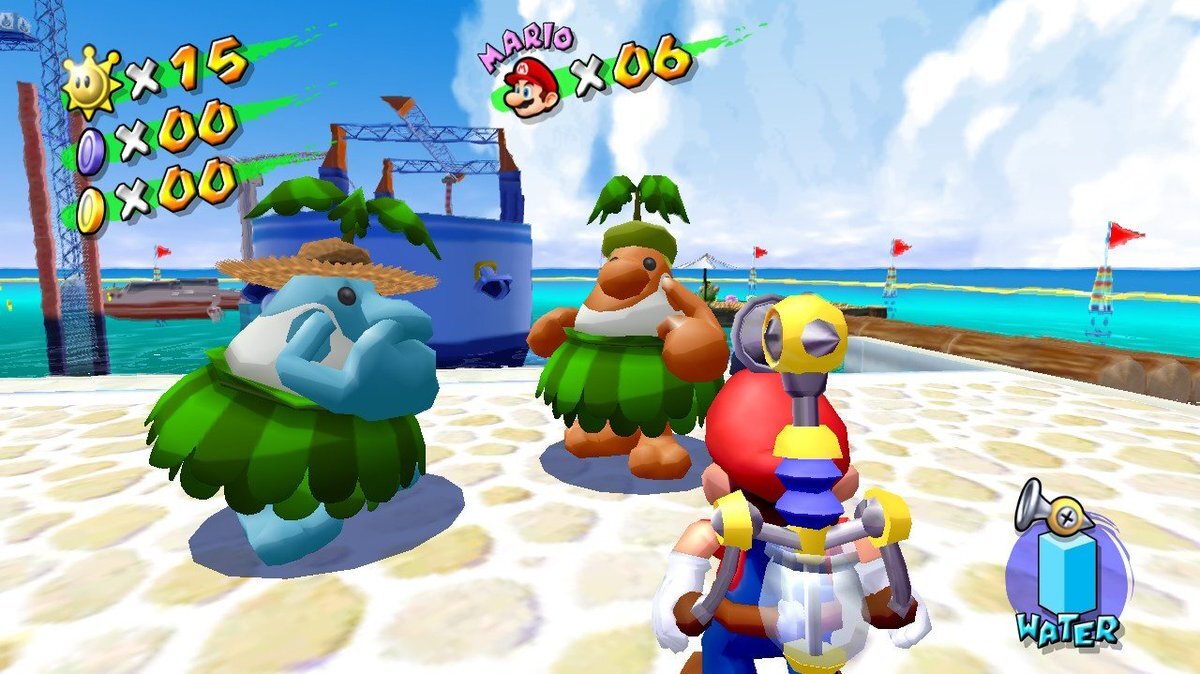
Task: Click the yellow coin icon
Action: coord(90,209)
